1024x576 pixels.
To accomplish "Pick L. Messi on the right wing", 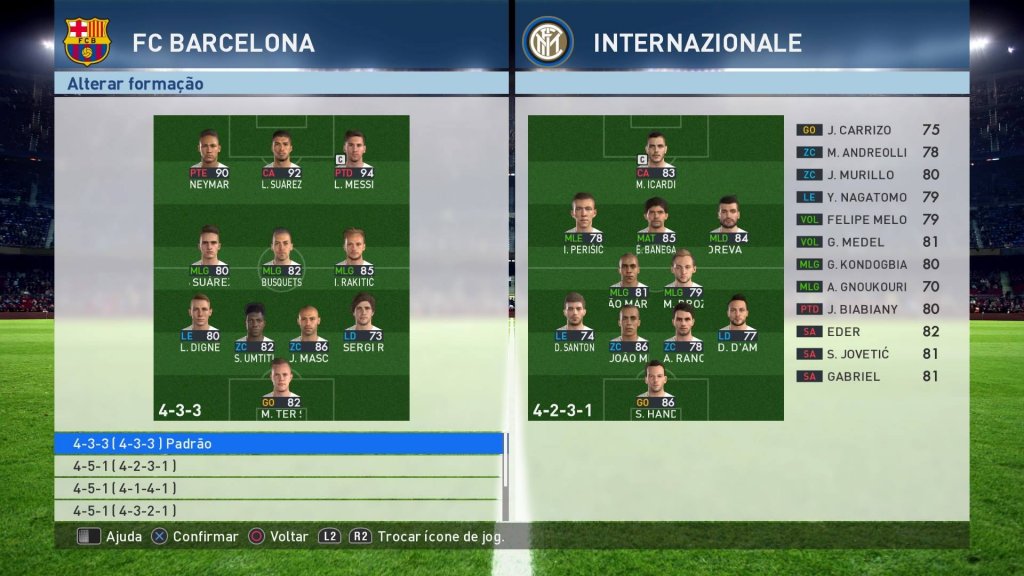I will point(352,159).
